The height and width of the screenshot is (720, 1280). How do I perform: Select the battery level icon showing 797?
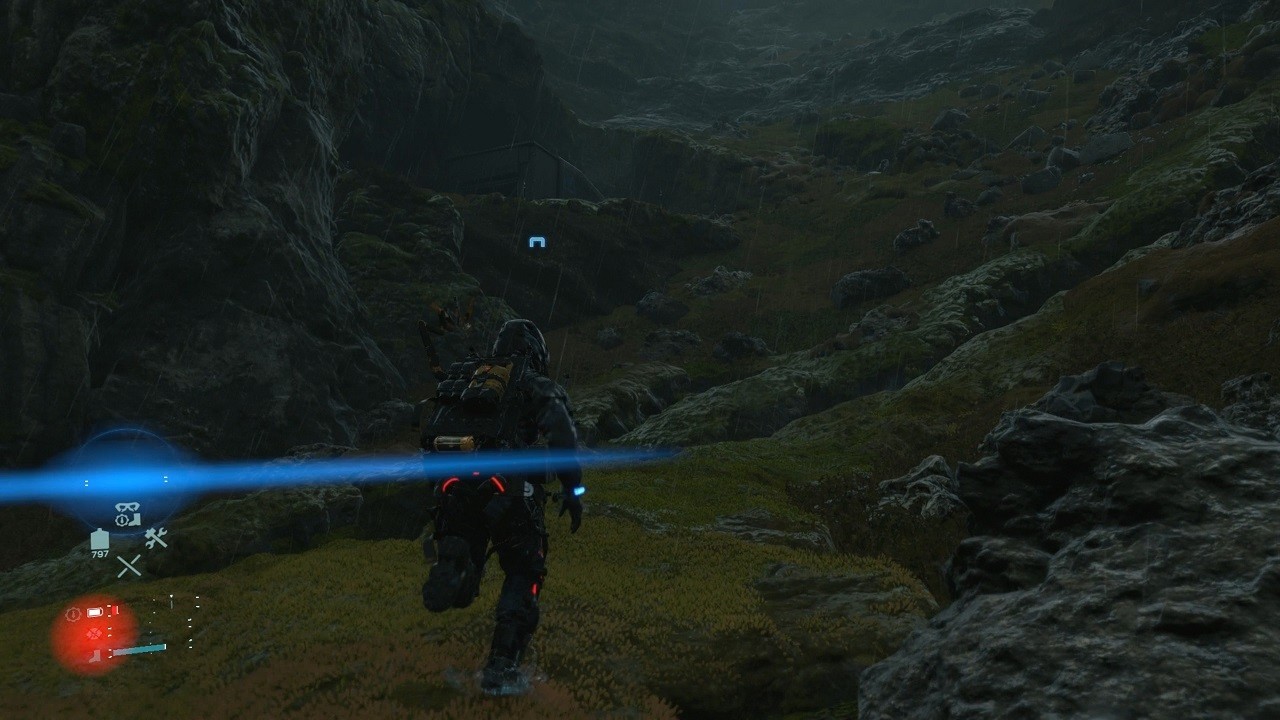pos(99,541)
